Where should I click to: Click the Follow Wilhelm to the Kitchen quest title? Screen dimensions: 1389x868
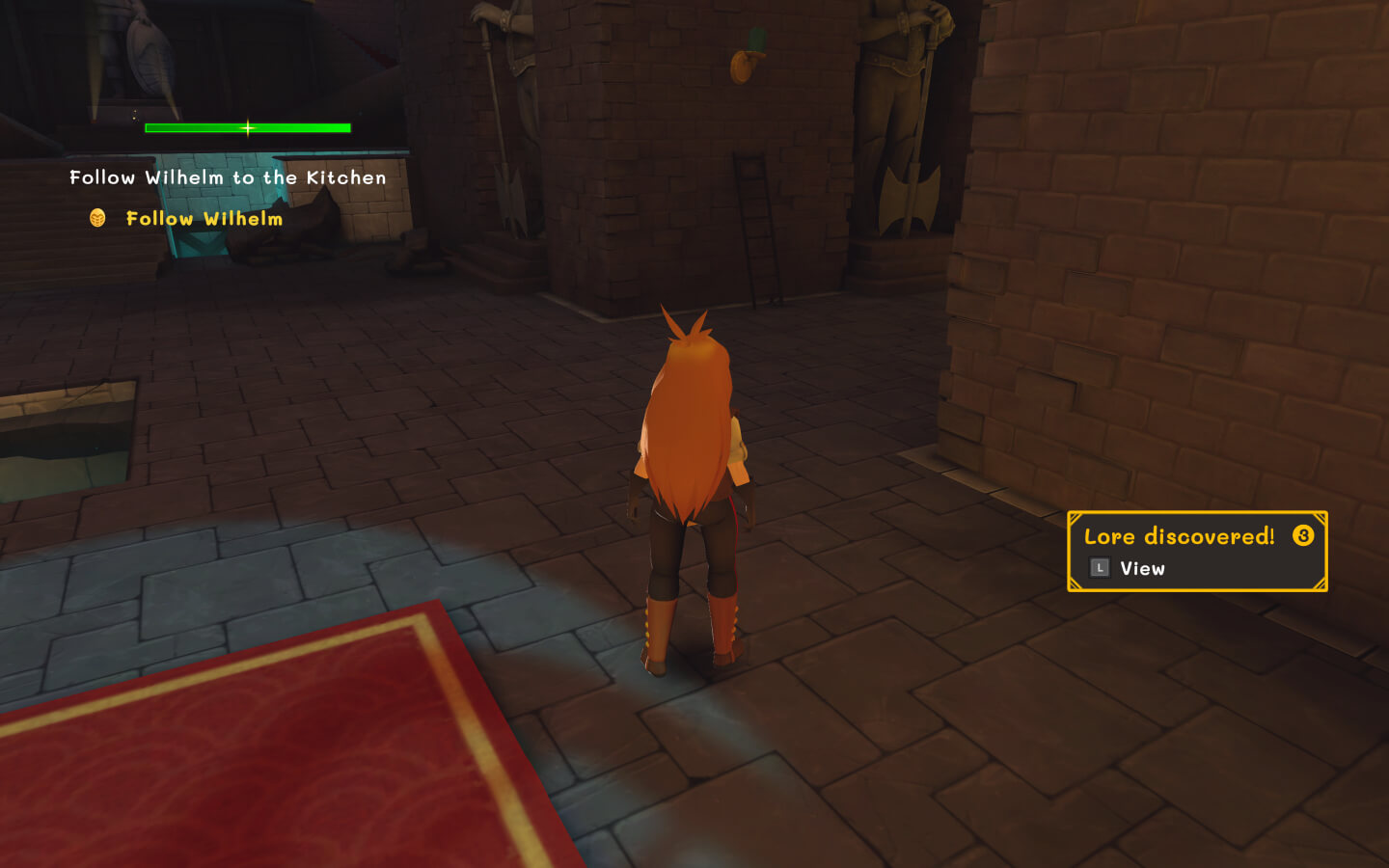[x=228, y=177]
